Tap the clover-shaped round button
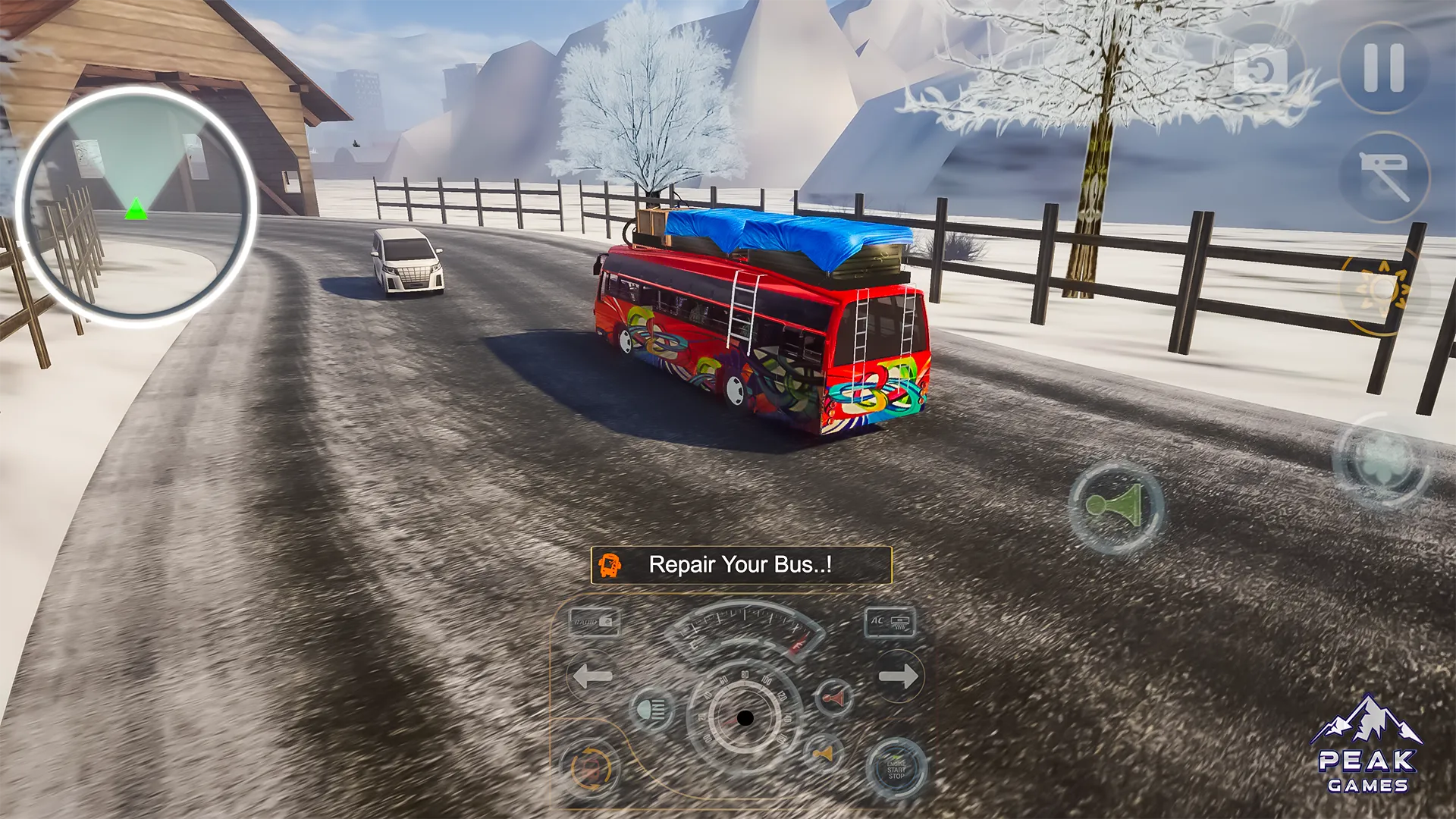Screen dimensions: 1456x819 (1382, 459)
